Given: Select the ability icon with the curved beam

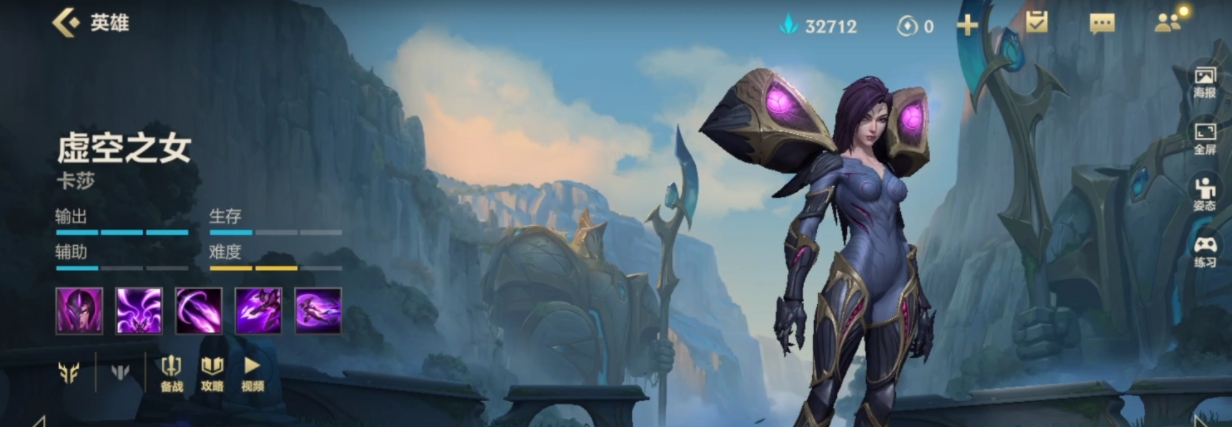Looking at the screenshot, I should [199, 310].
